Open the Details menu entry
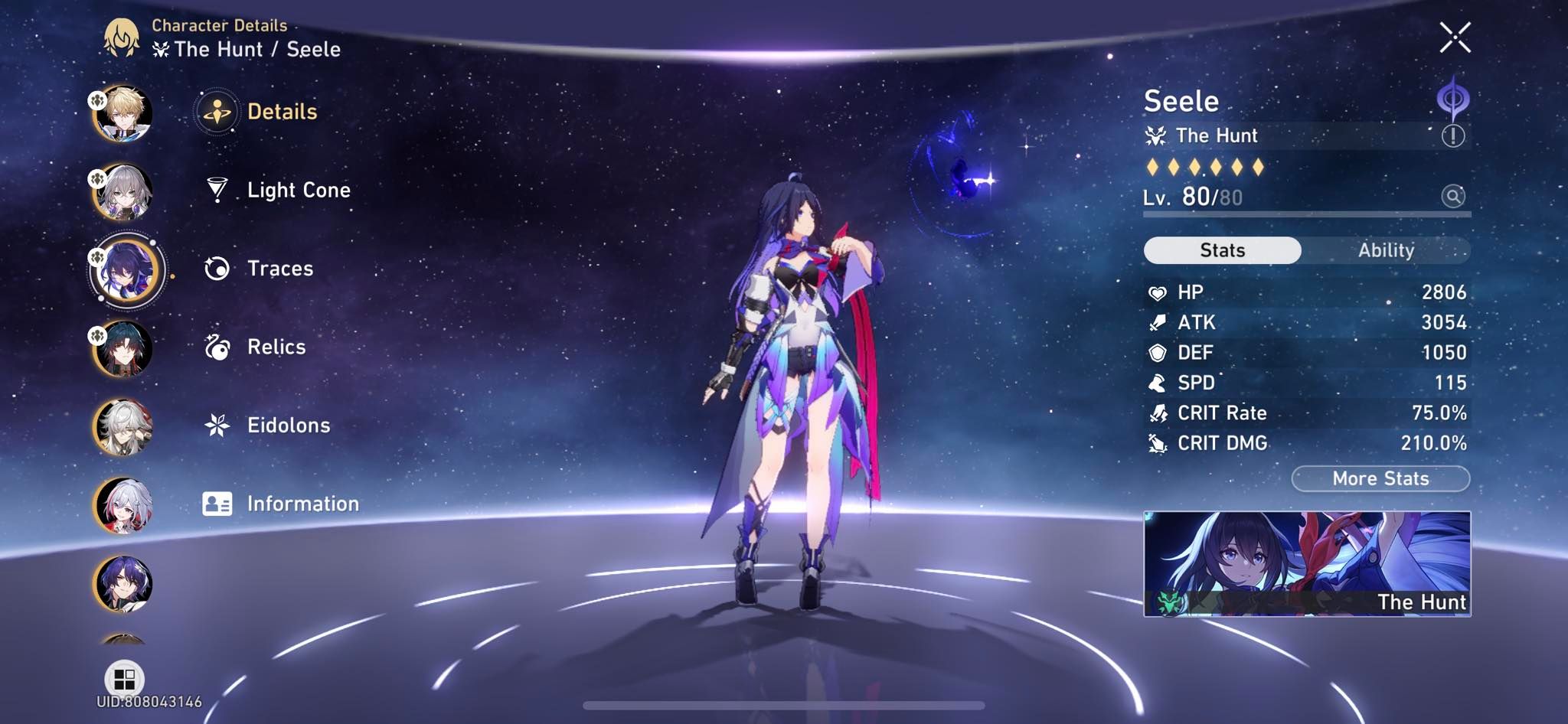This screenshot has height=724, width=1568. (218, 111)
